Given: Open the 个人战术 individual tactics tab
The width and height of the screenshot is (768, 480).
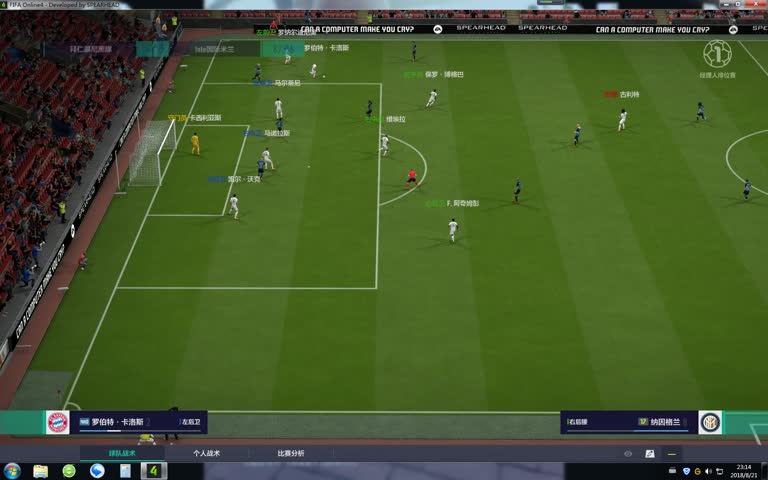Looking at the screenshot, I should (x=206, y=453).
